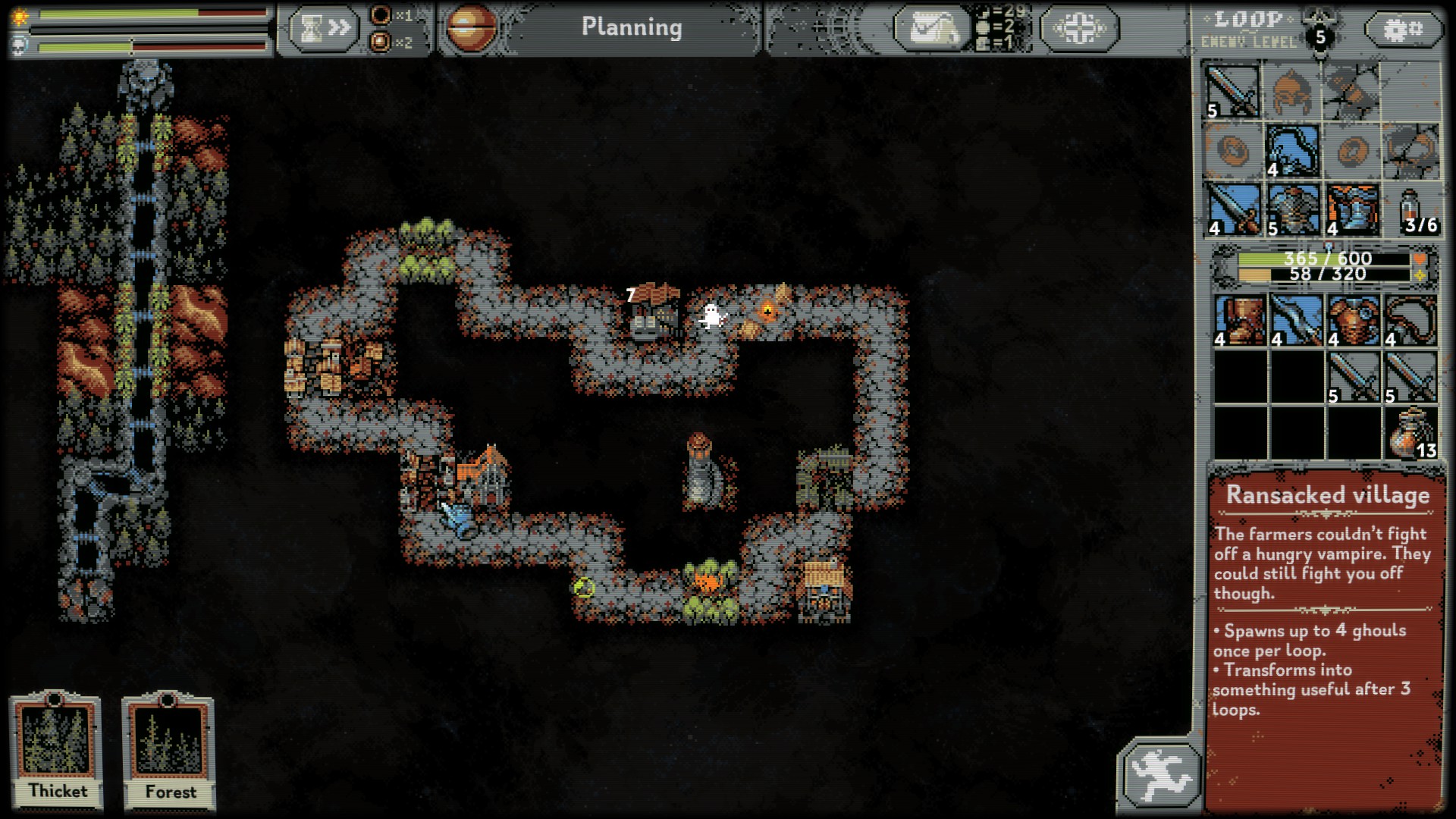Viewport: 1456px width, 819px height.
Task: Select the level 4 amulet in inventory
Action: coord(1410,321)
